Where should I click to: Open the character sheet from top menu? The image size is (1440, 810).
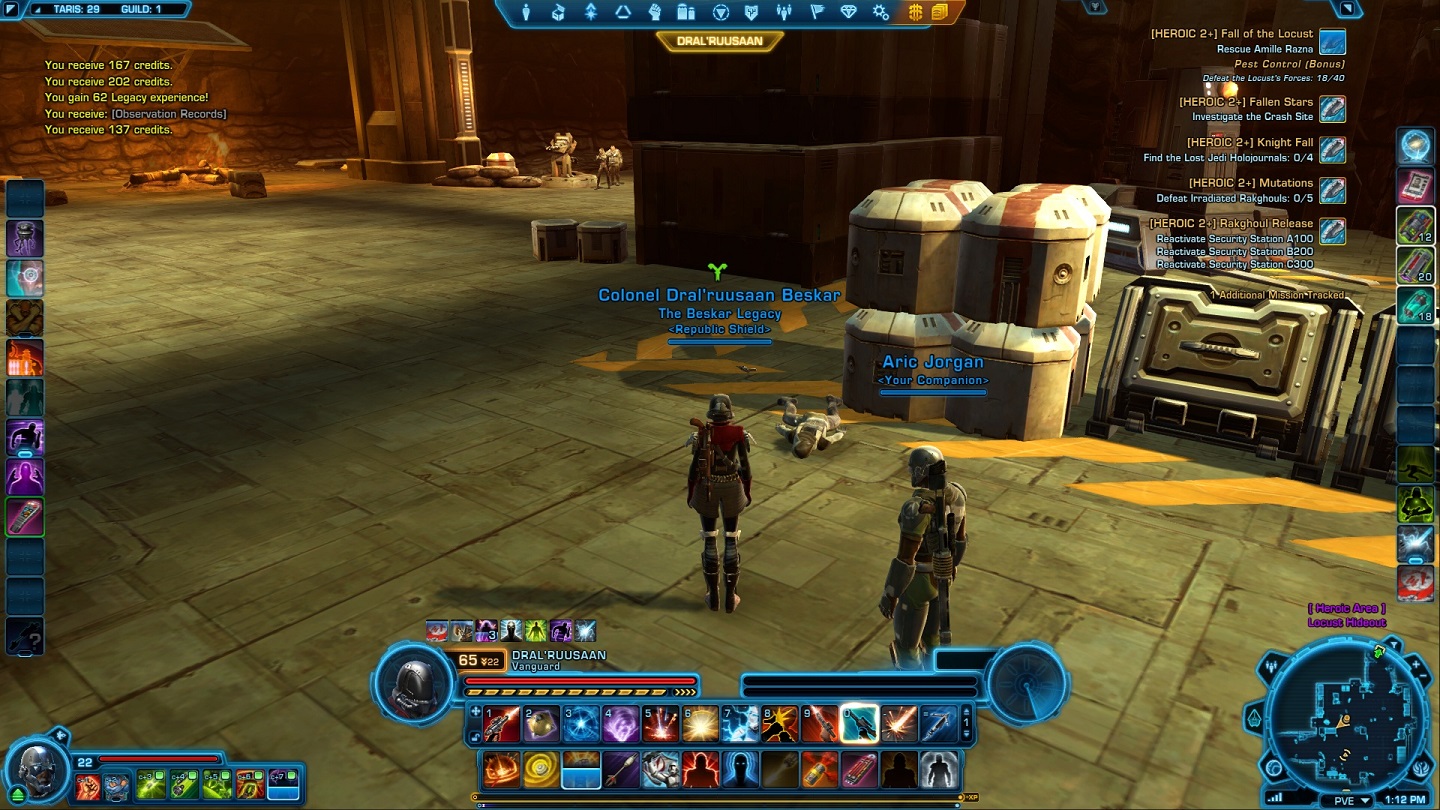(526, 12)
